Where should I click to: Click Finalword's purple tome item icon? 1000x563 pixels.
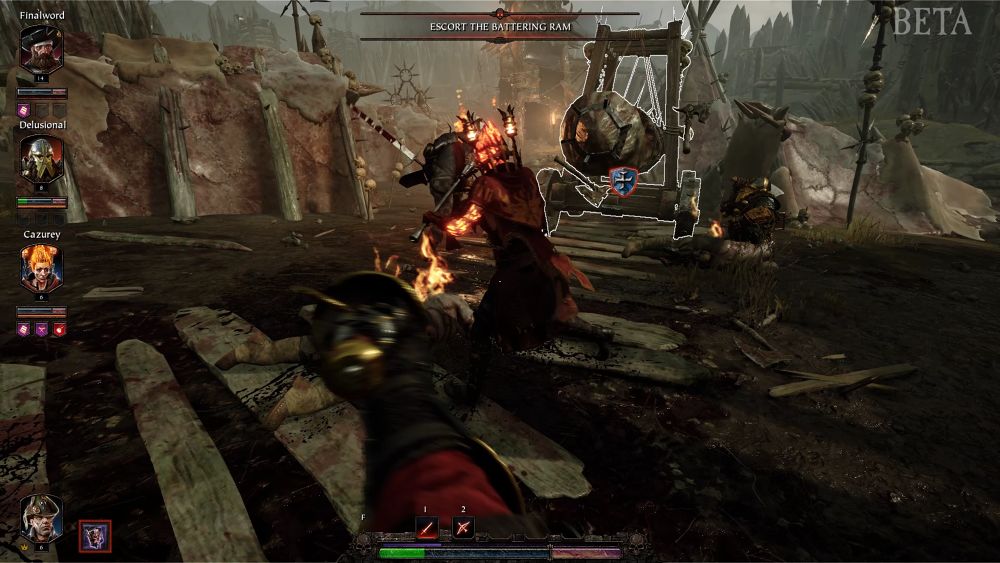point(24,110)
